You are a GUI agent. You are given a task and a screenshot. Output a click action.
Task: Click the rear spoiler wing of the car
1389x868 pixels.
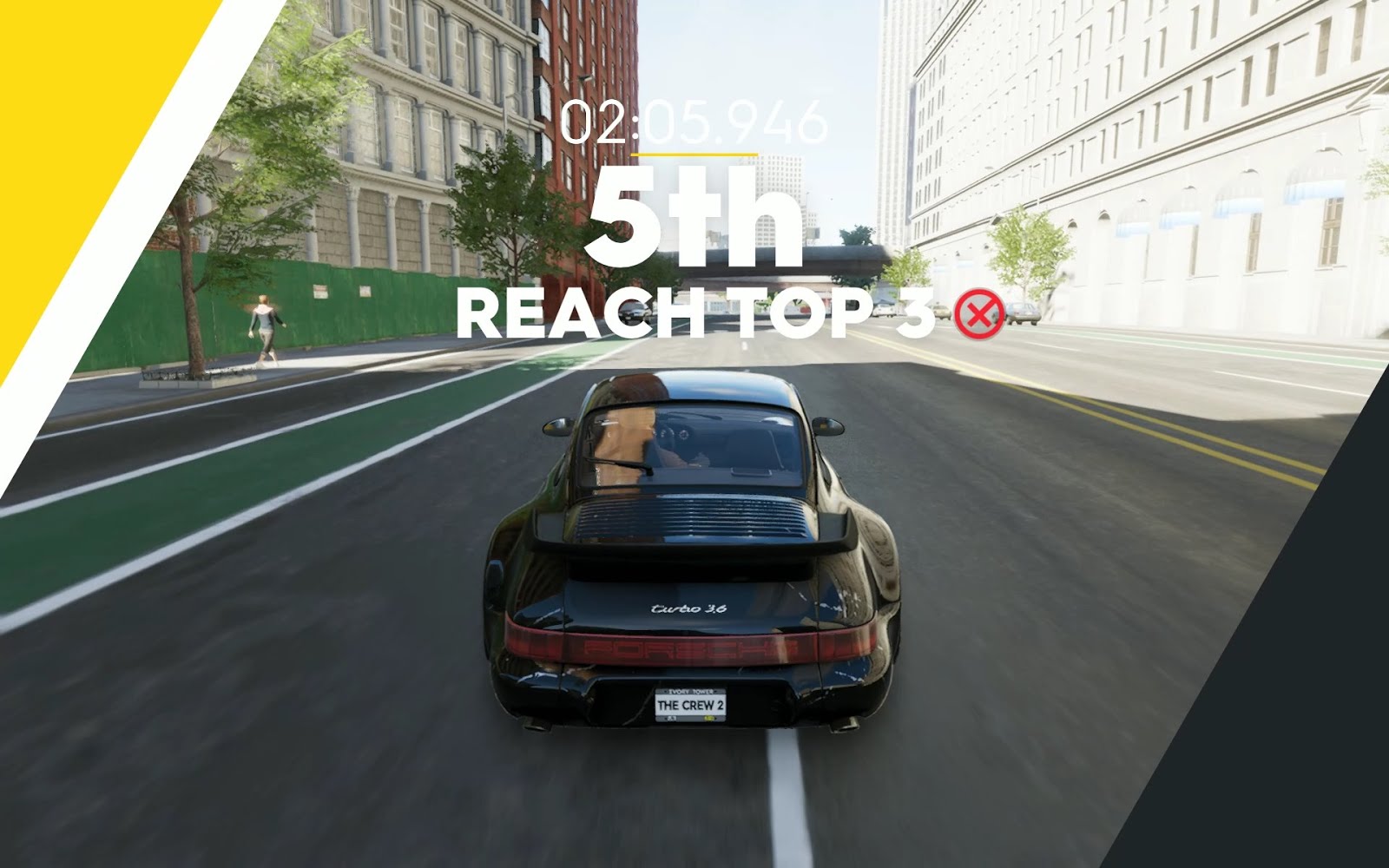(x=692, y=545)
